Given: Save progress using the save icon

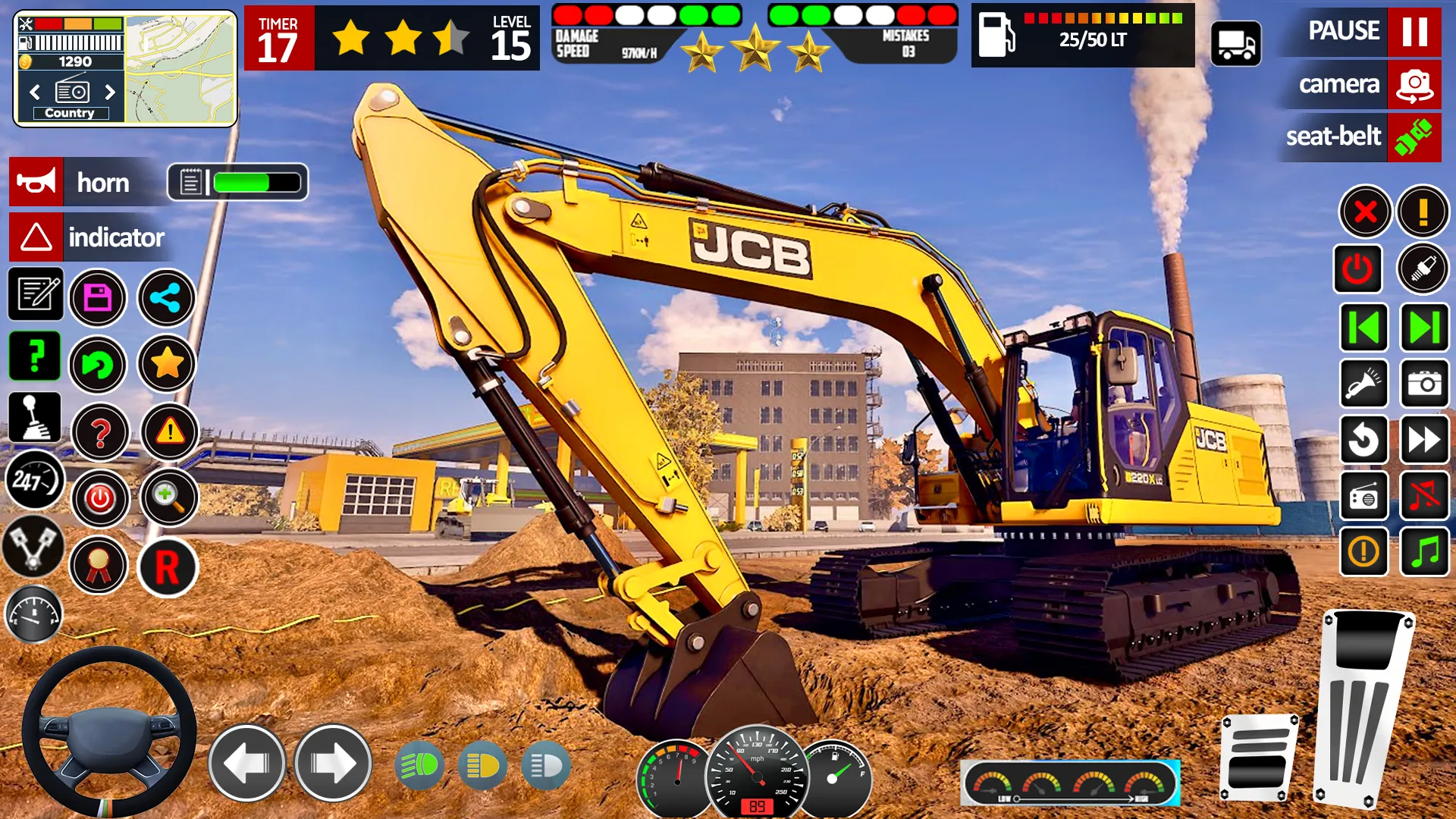Looking at the screenshot, I should tap(98, 295).
